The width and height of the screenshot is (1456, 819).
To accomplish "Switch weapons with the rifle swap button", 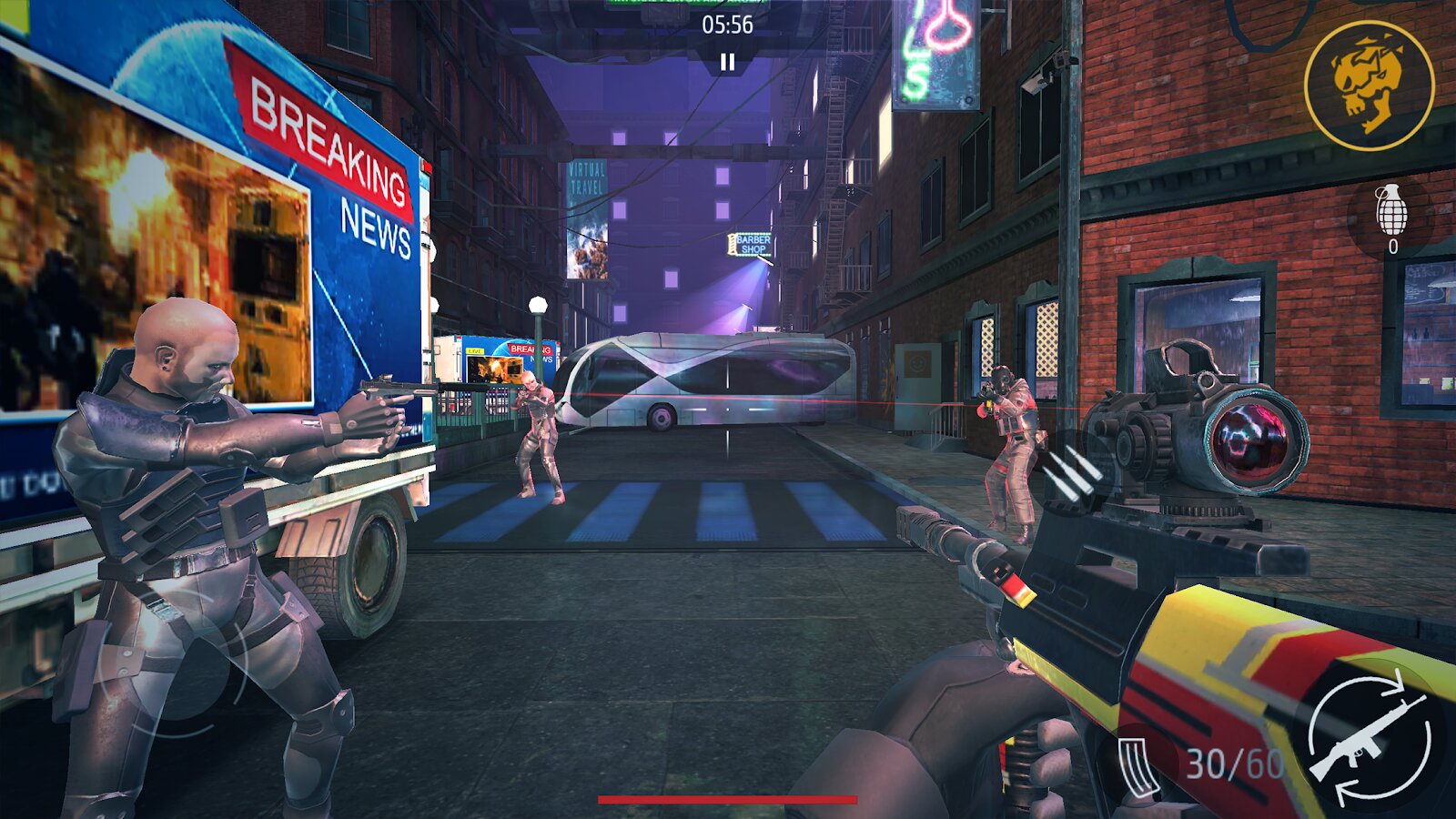I will [1370, 738].
